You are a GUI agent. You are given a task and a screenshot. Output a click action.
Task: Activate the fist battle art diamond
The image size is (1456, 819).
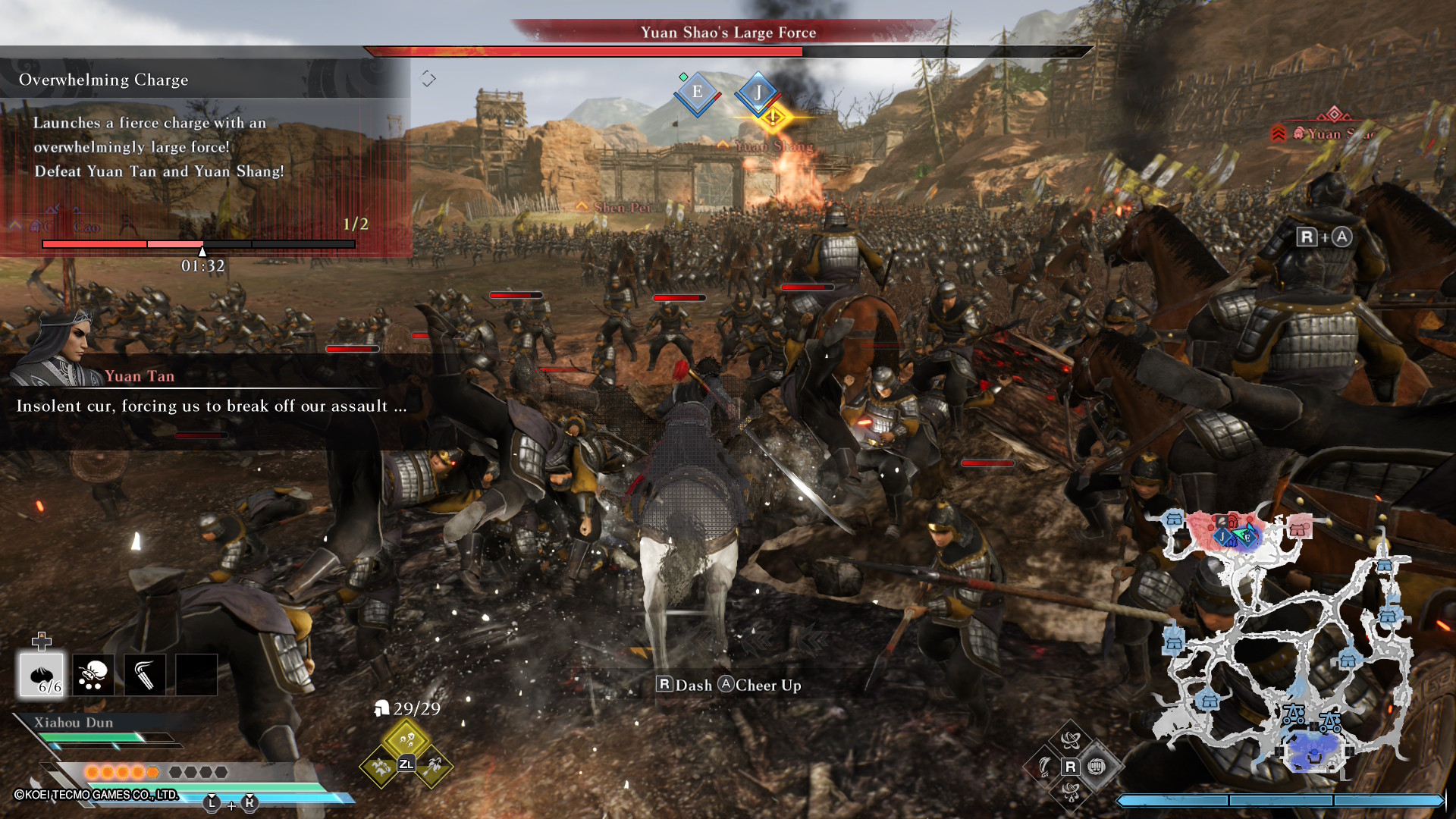[x=1097, y=767]
